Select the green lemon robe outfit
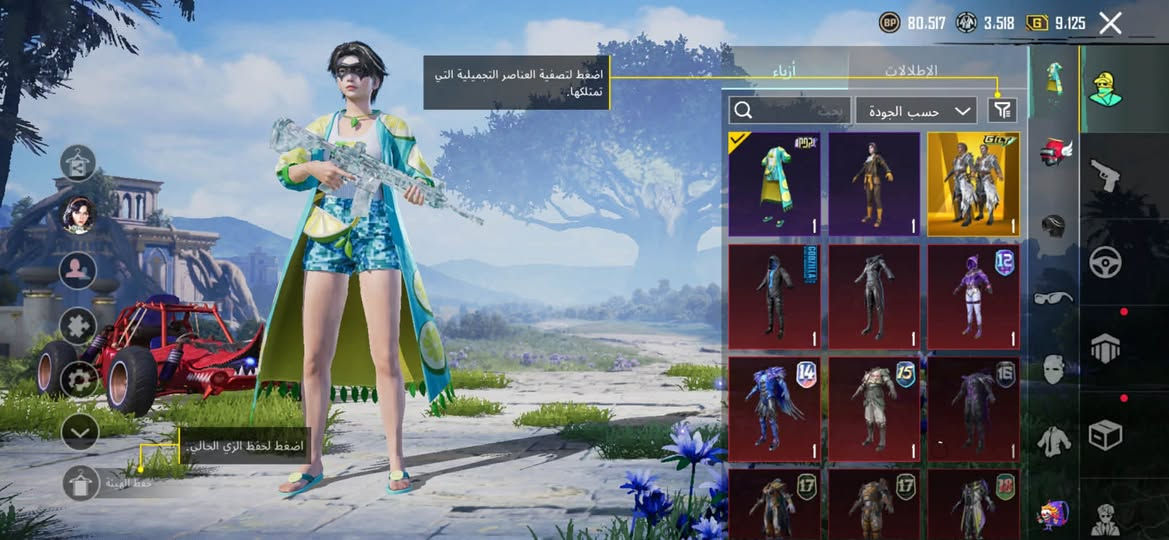Viewport: 1169px width, 540px height. [774, 184]
